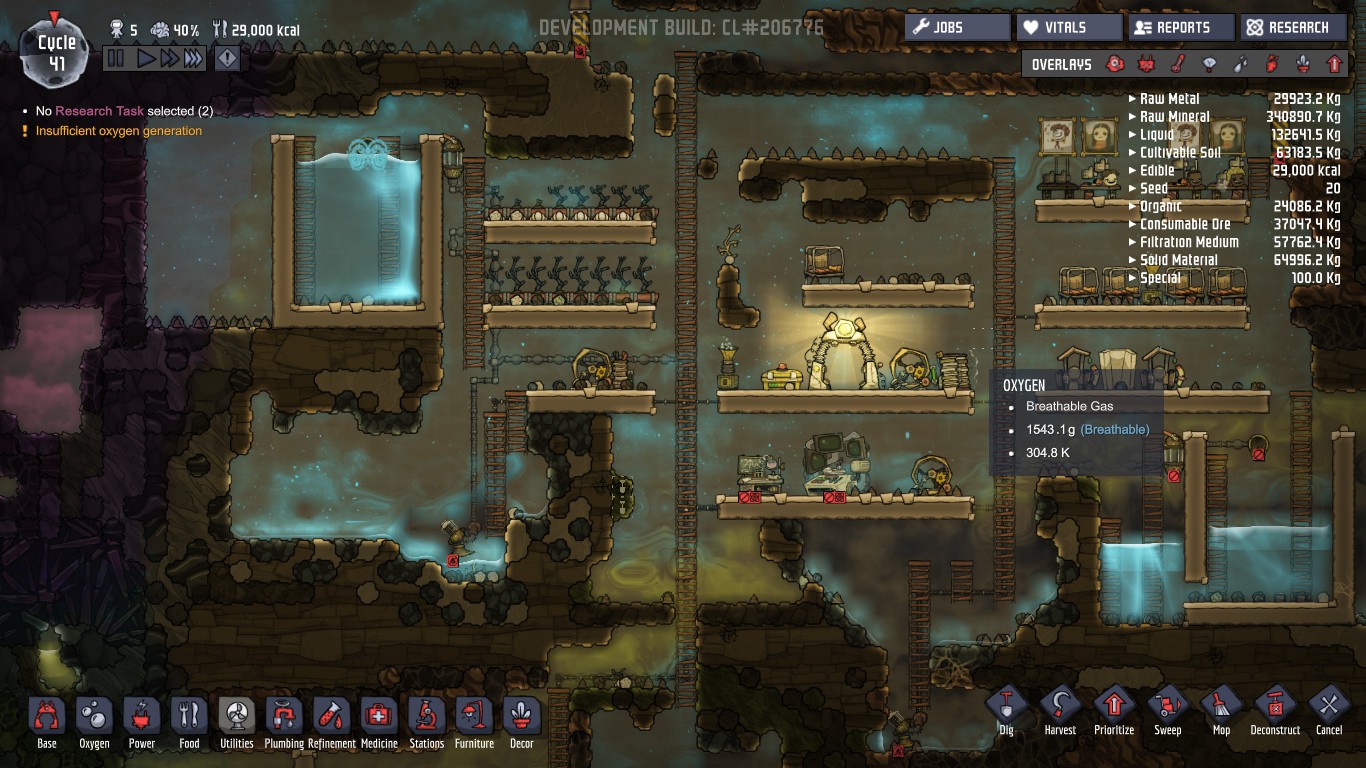Image resolution: width=1366 pixels, height=768 pixels.
Task: Open the Oxygen build category
Action: tap(95, 718)
